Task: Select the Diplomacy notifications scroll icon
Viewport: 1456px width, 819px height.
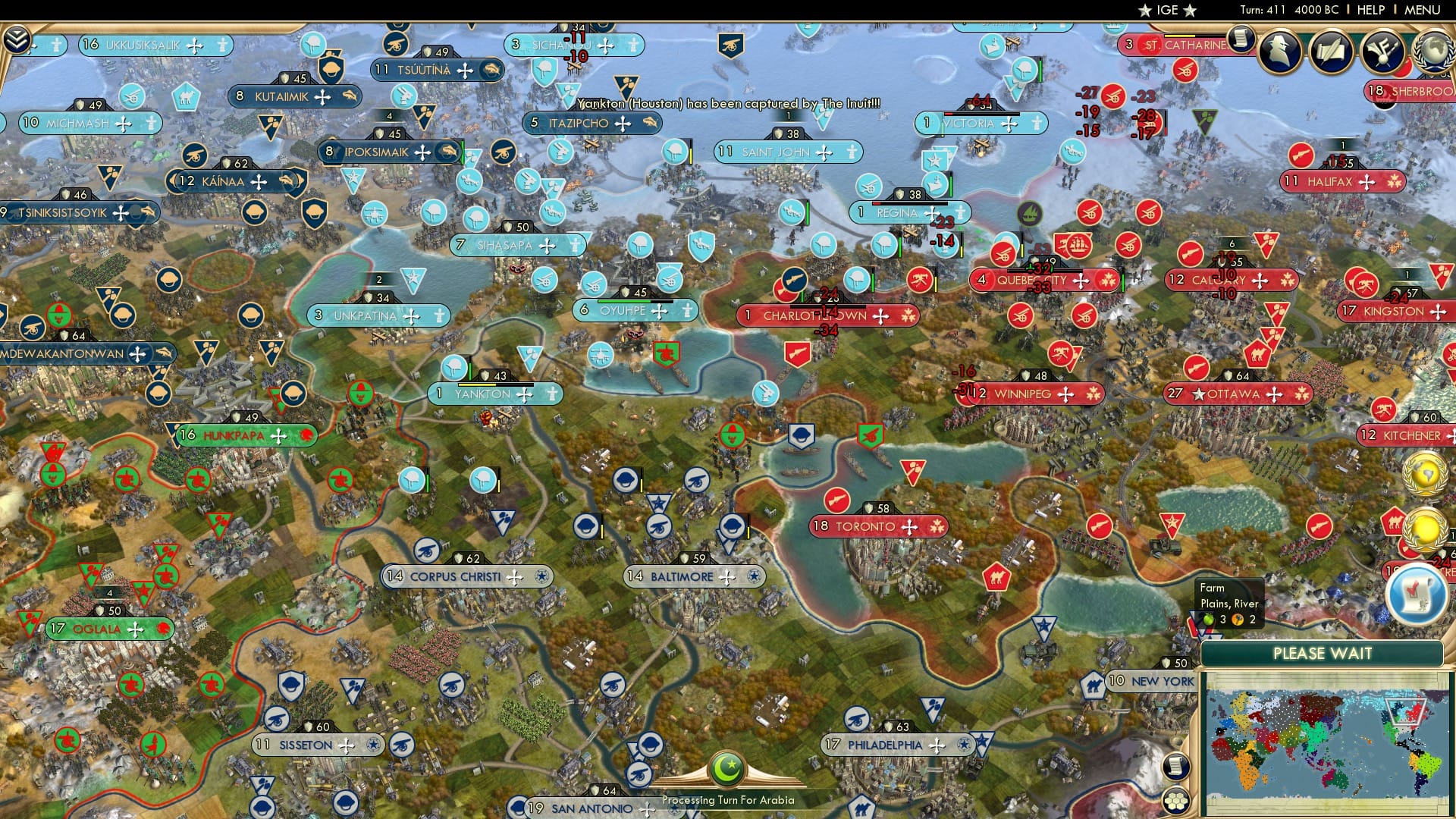Action: click(1241, 39)
